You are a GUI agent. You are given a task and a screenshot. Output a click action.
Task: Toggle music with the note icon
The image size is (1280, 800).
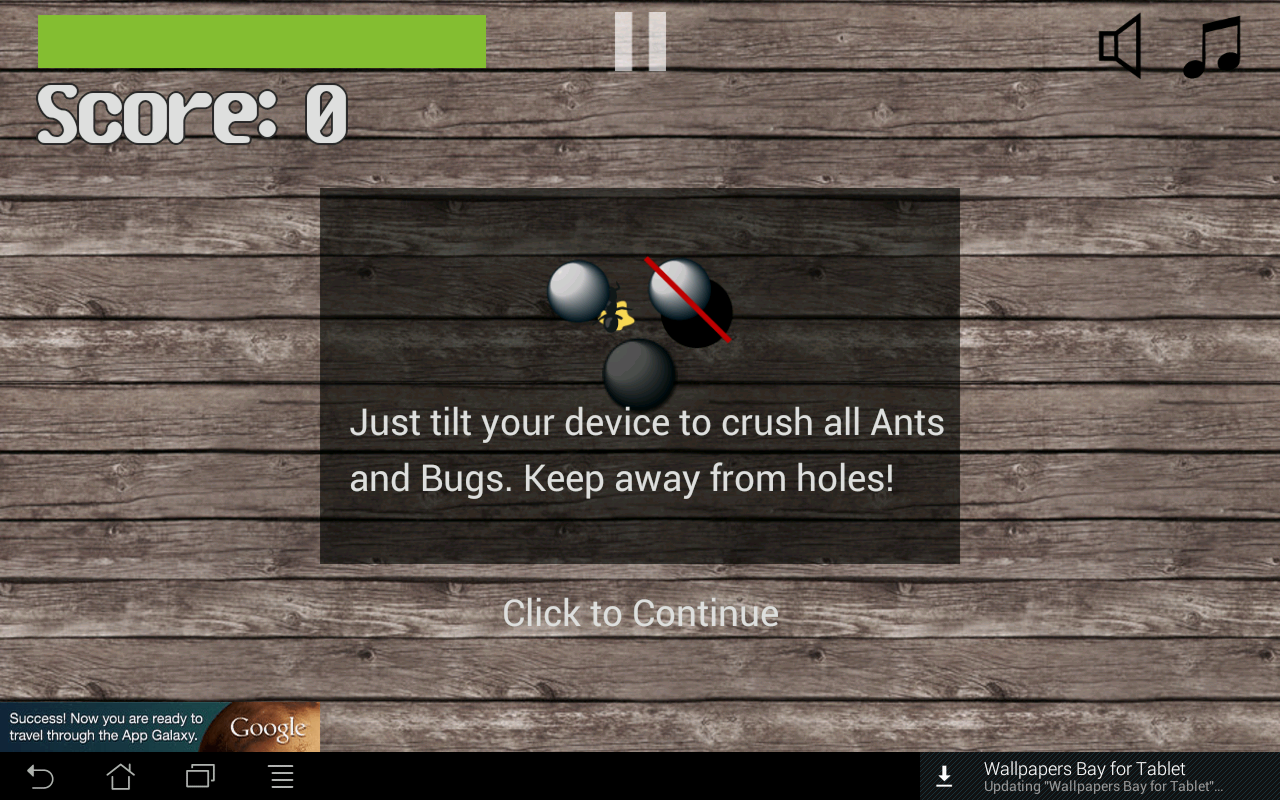pyautogui.click(x=1212, y=47)
